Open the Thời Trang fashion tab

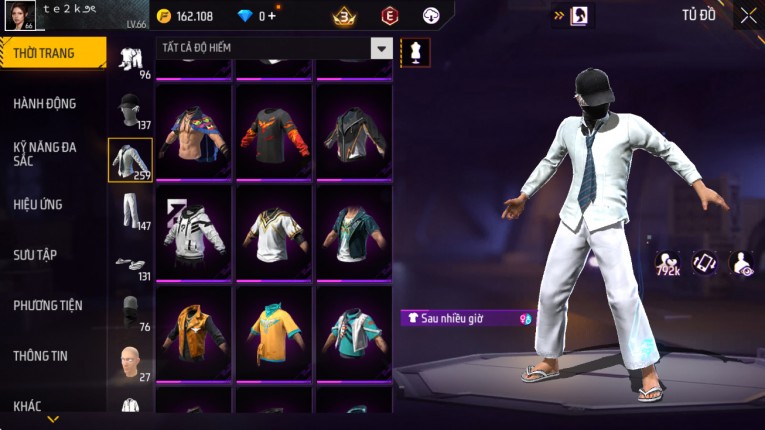(x=52, y=53)
